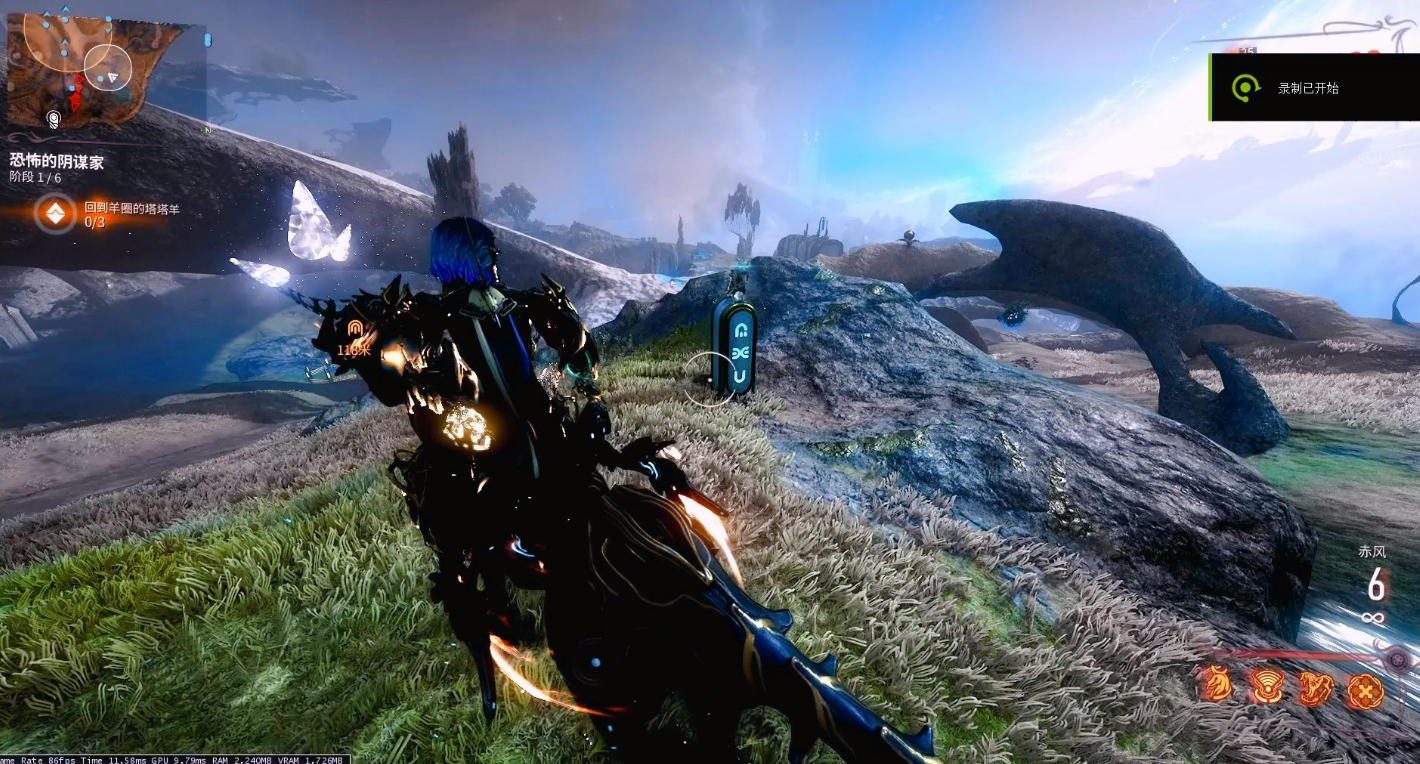Trigger the rearing horse ability

coord(1314,688)
